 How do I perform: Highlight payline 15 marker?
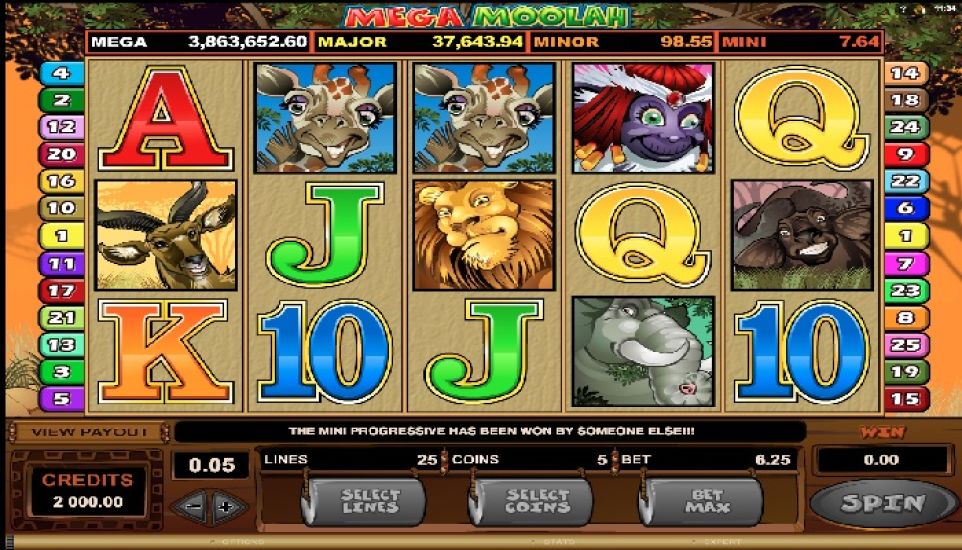click(904, 399)
